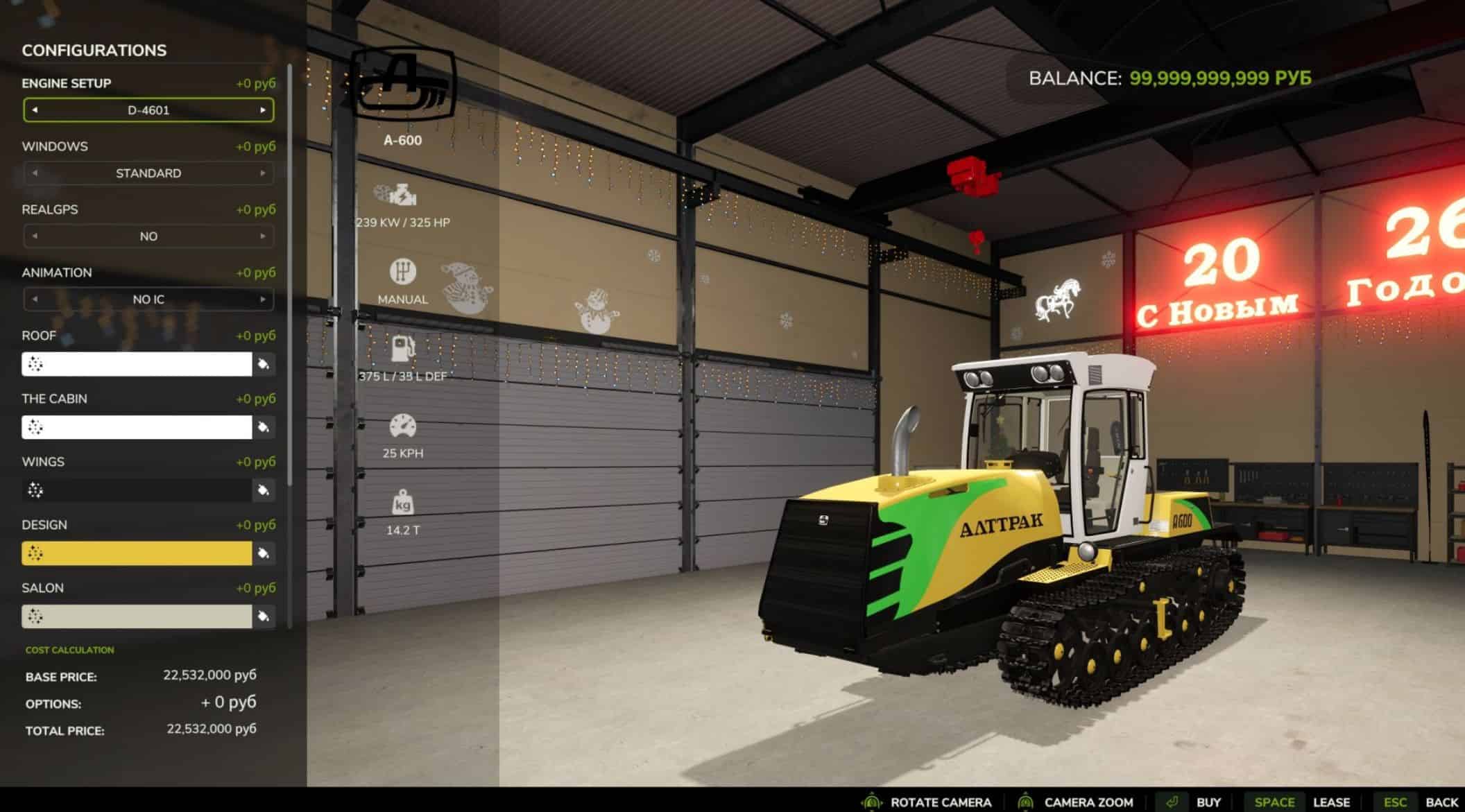Click the beige Salon color bar
Viewport: 1465px width, 812px height.
click(x=137, y=616)
